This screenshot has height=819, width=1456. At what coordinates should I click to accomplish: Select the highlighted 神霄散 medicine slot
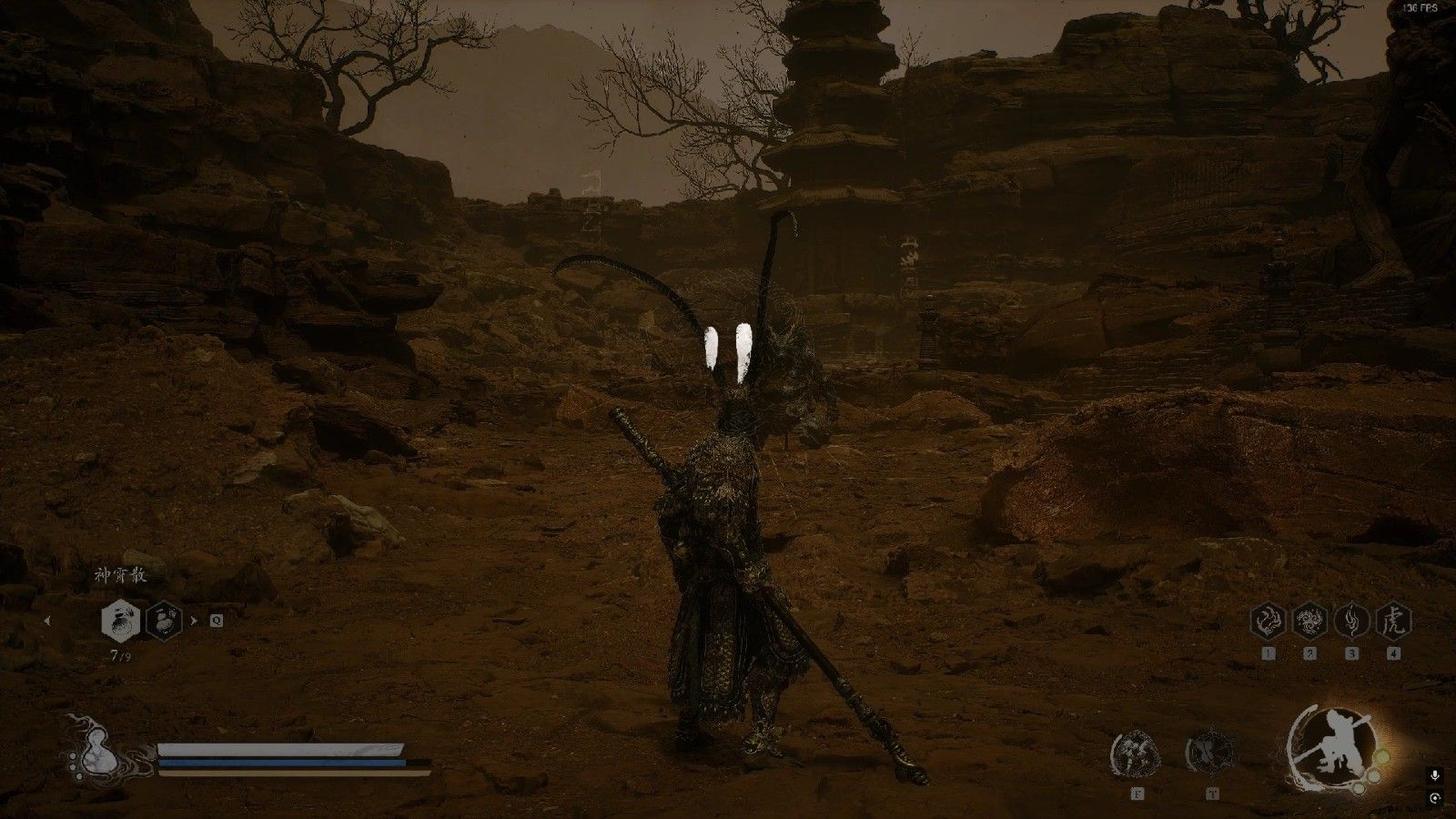[x=119, y=621]
